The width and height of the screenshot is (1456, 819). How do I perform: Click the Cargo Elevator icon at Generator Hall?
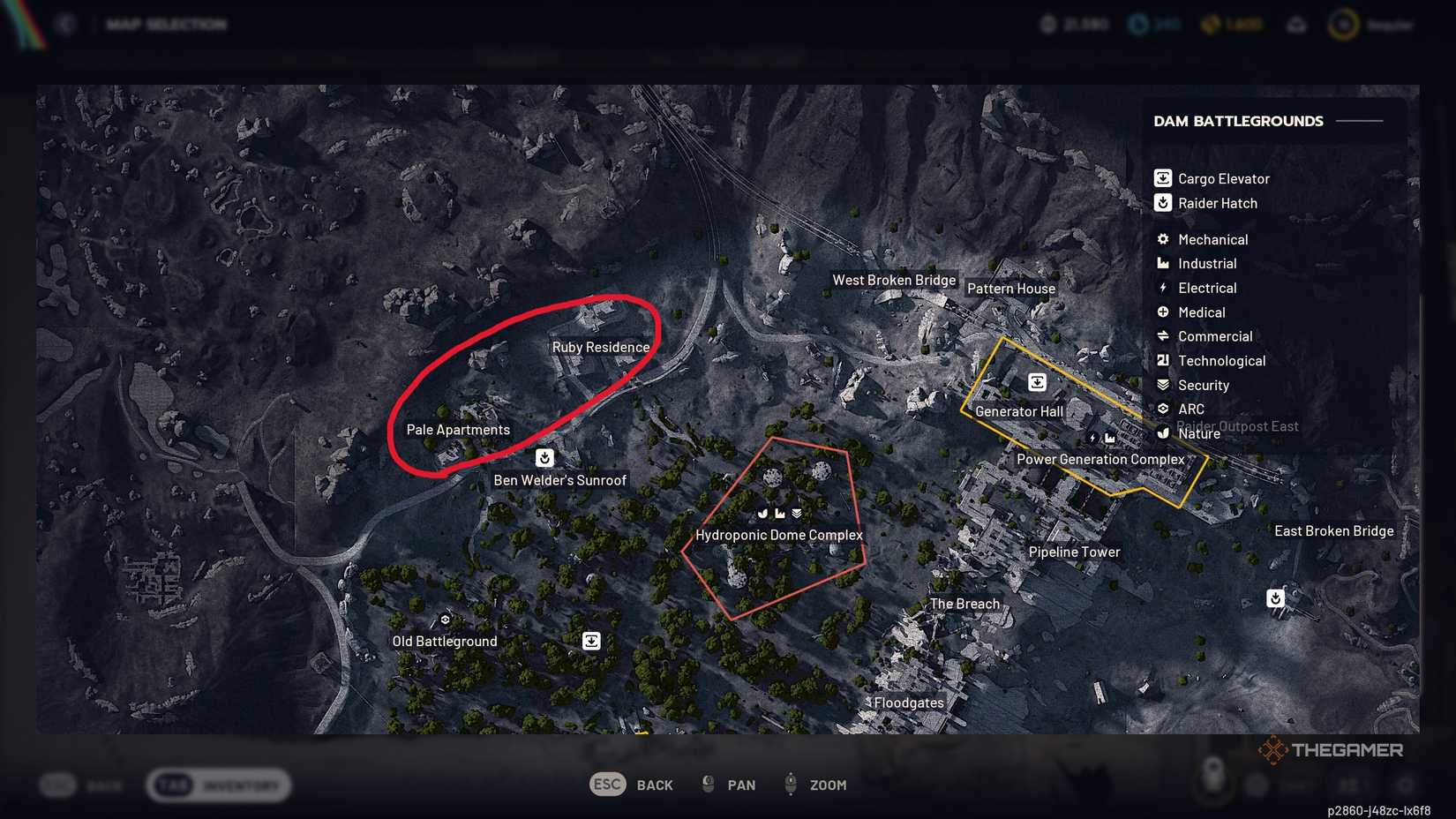(x=1037, y=382)
